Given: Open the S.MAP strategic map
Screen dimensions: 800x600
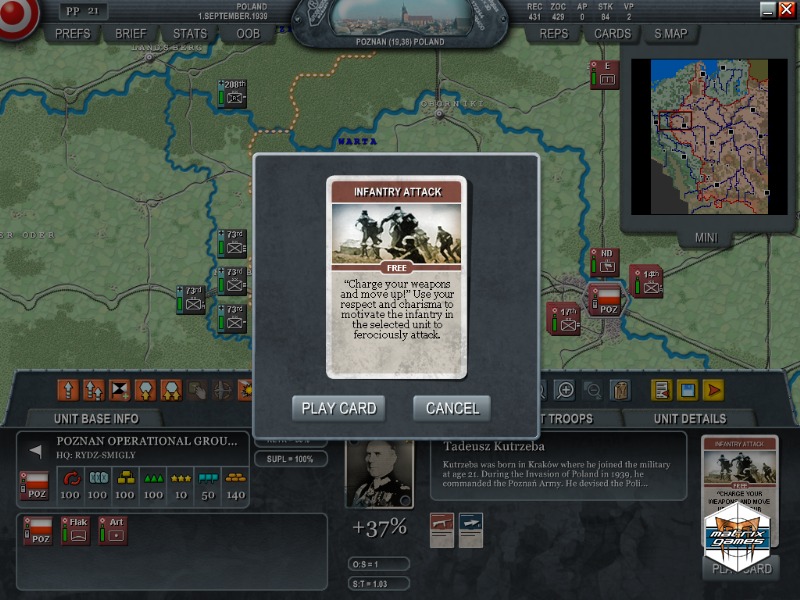Looking at the screenshot, I should pos(671,33).
